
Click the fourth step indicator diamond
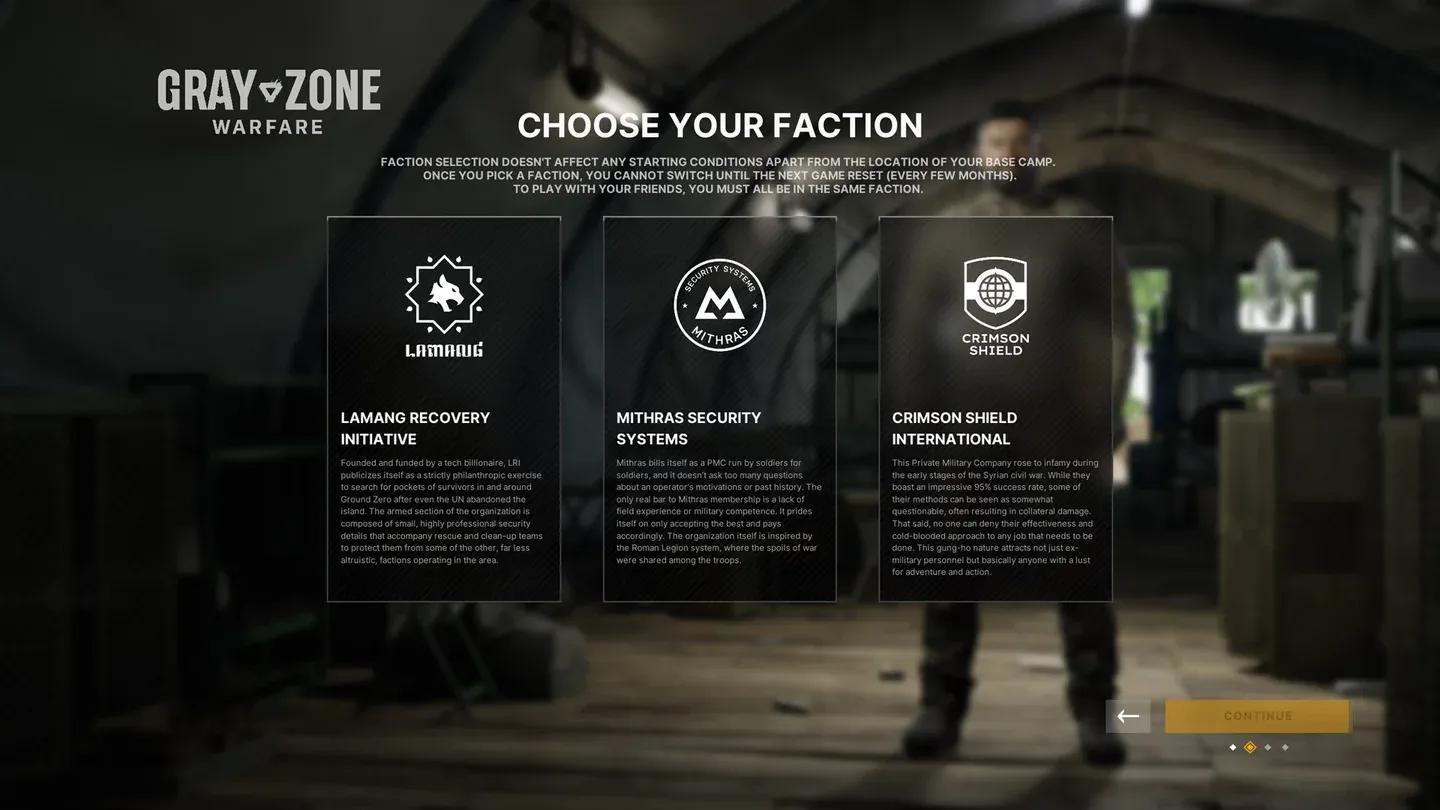point(1285,747)
